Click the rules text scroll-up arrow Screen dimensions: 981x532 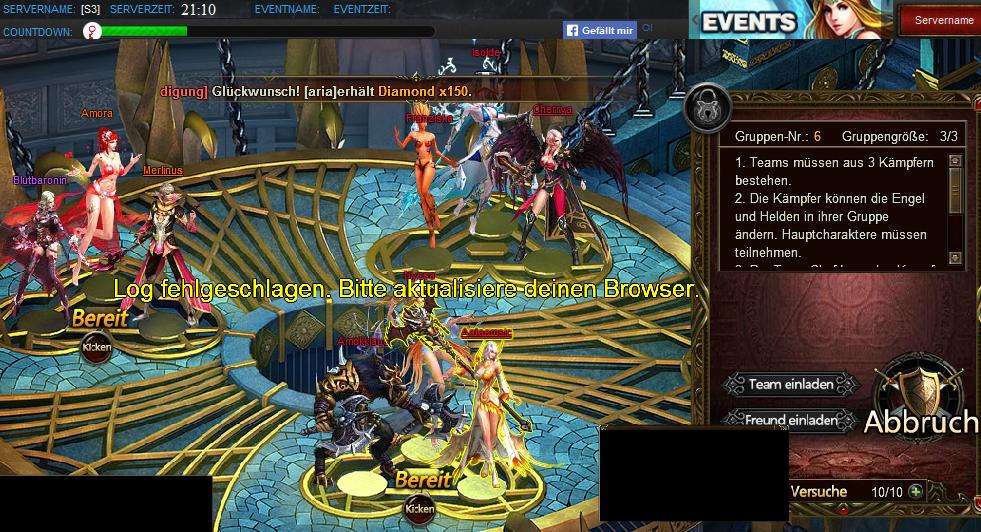pyautogui.click(x=955, y=161)
